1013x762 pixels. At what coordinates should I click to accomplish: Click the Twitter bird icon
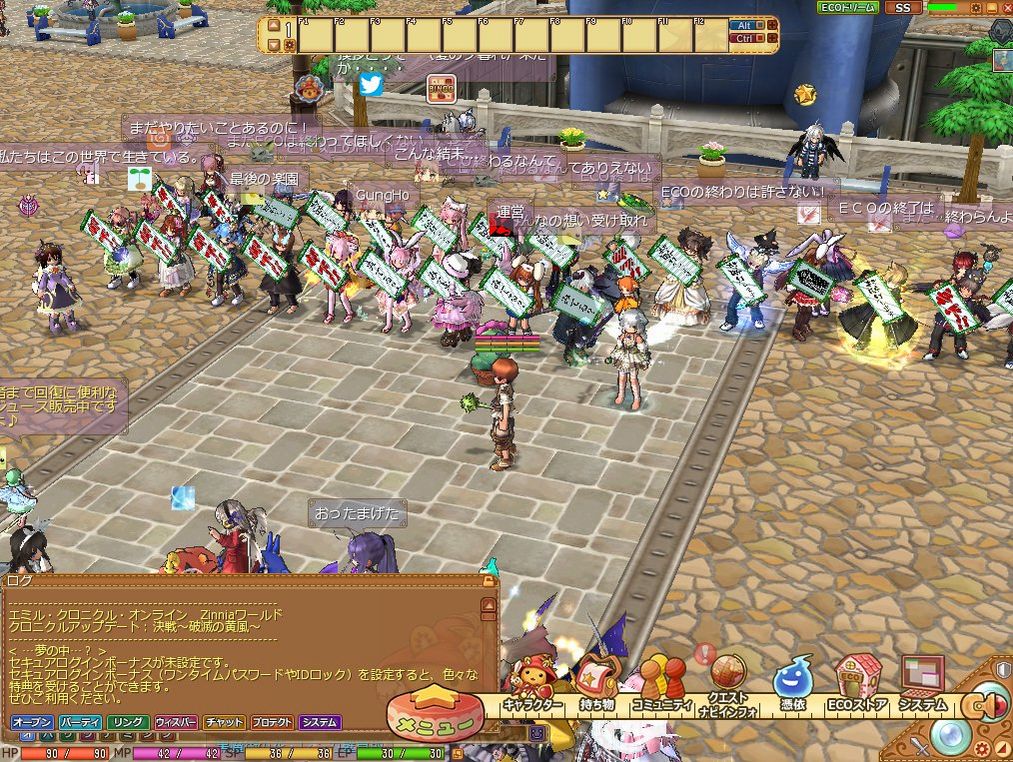coord(371,85)
